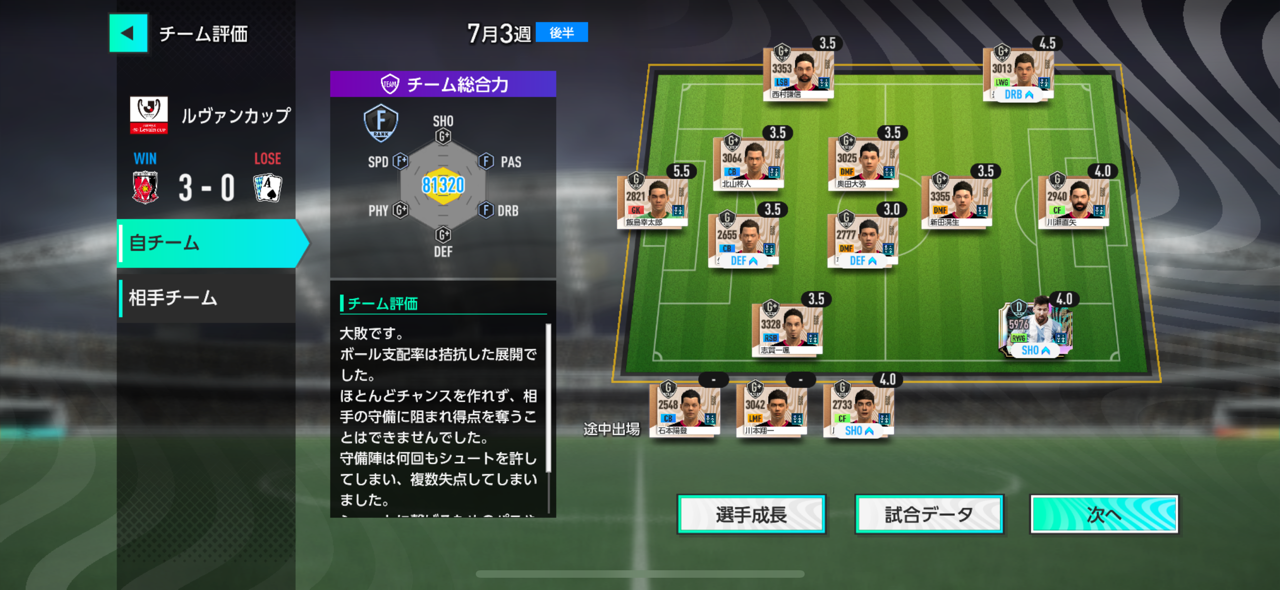Select the 自チーム tab
The height and width of the screenshot is (590, 1280).
(x=210, y=243)
